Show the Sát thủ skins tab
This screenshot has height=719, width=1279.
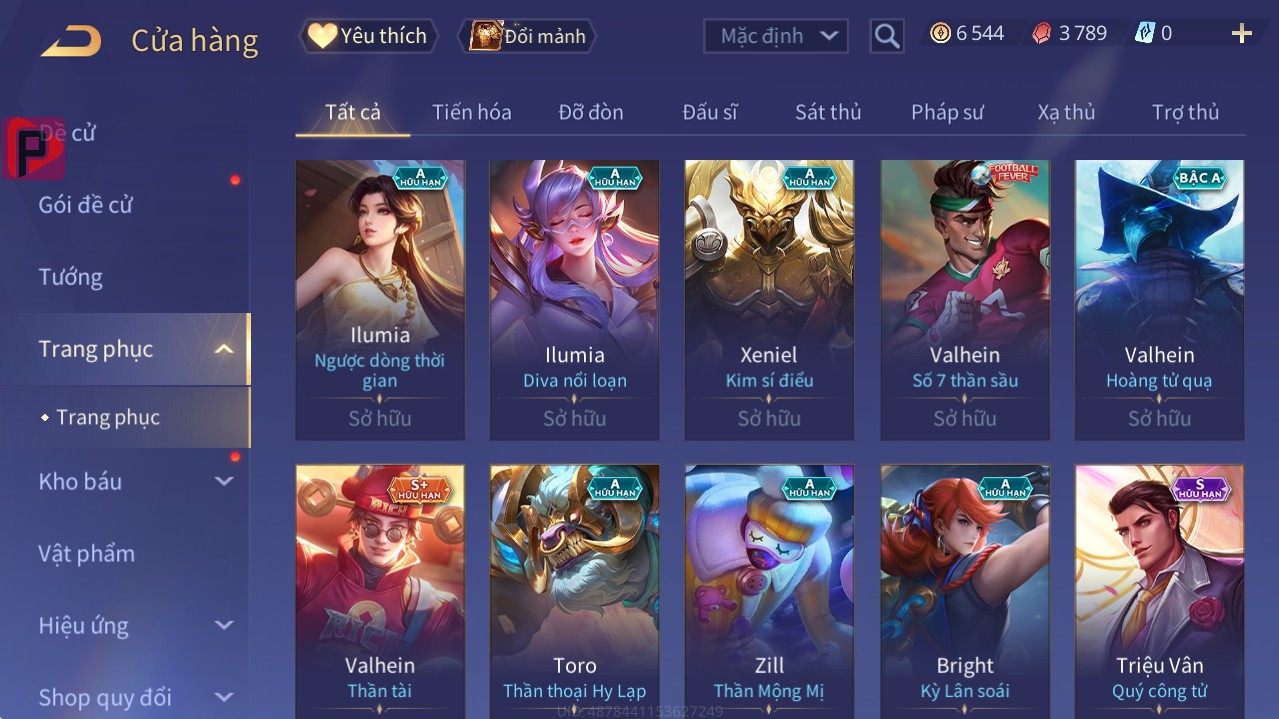point(828,112)
